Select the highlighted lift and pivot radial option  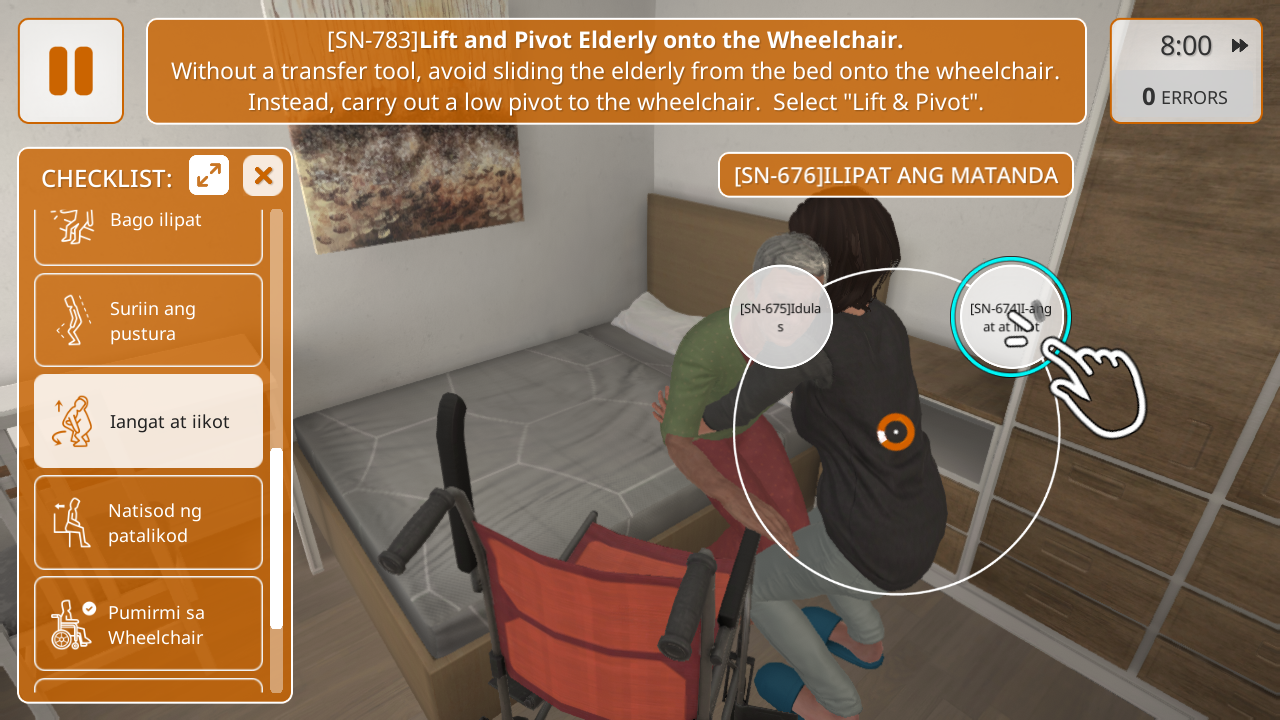click(x=1010, y=317)
